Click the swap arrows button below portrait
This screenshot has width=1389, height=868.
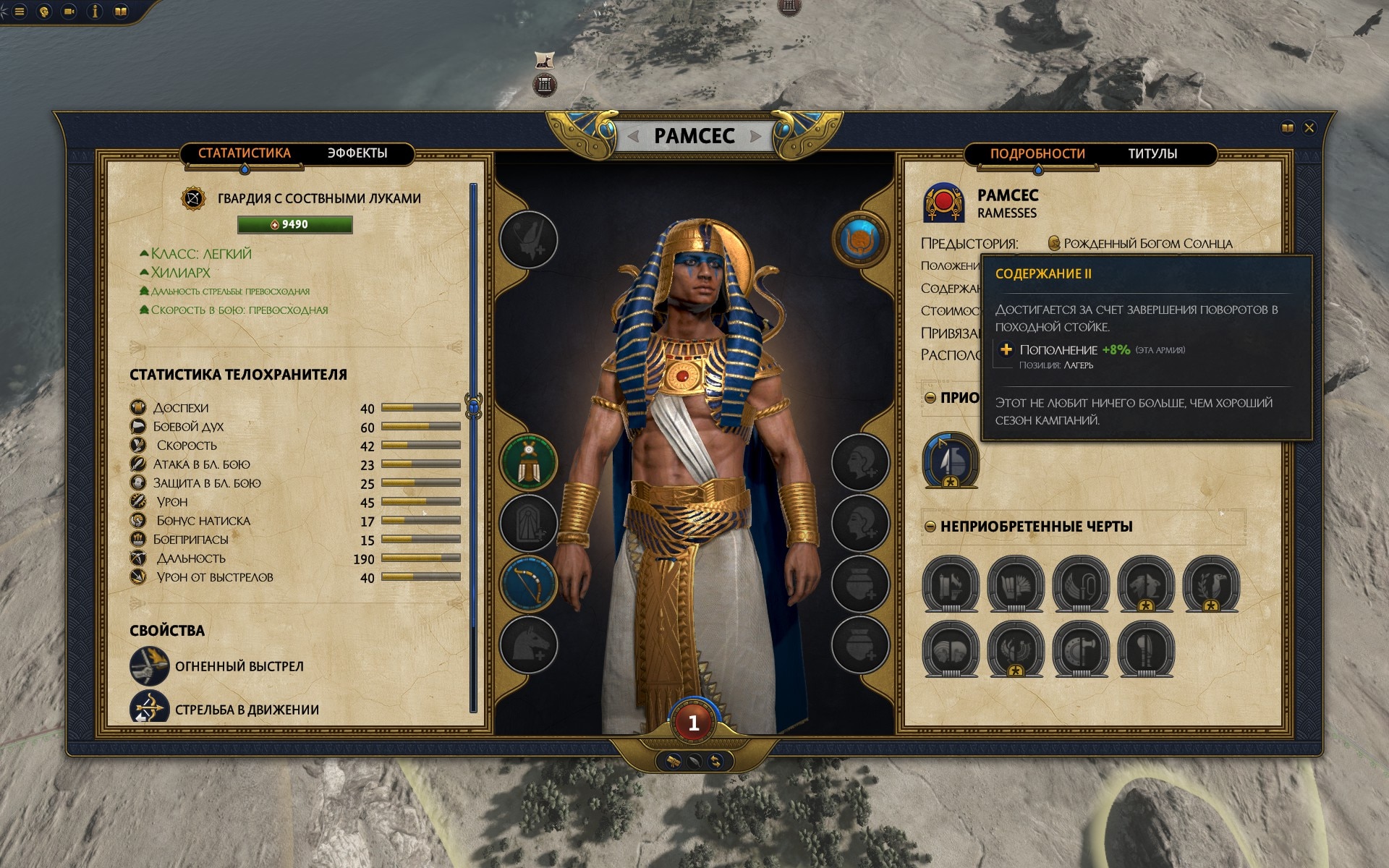point(715,761)
